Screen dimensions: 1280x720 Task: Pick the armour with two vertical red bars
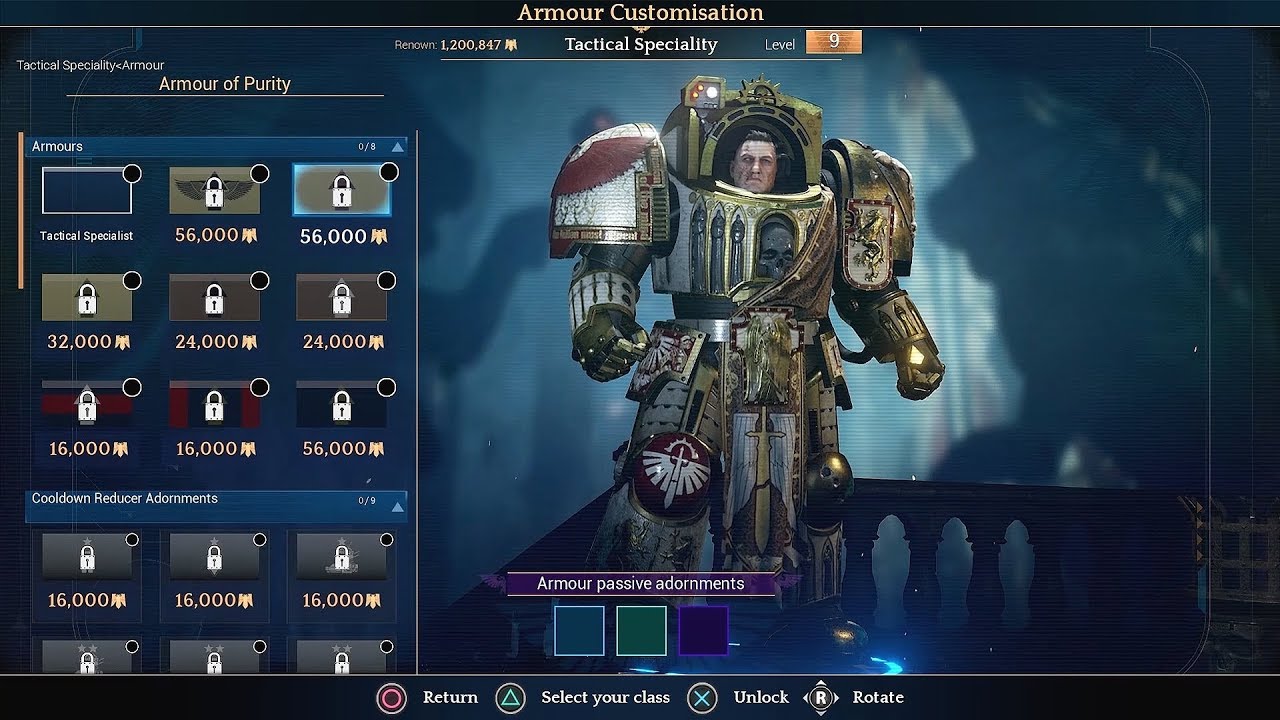[214, 405]
